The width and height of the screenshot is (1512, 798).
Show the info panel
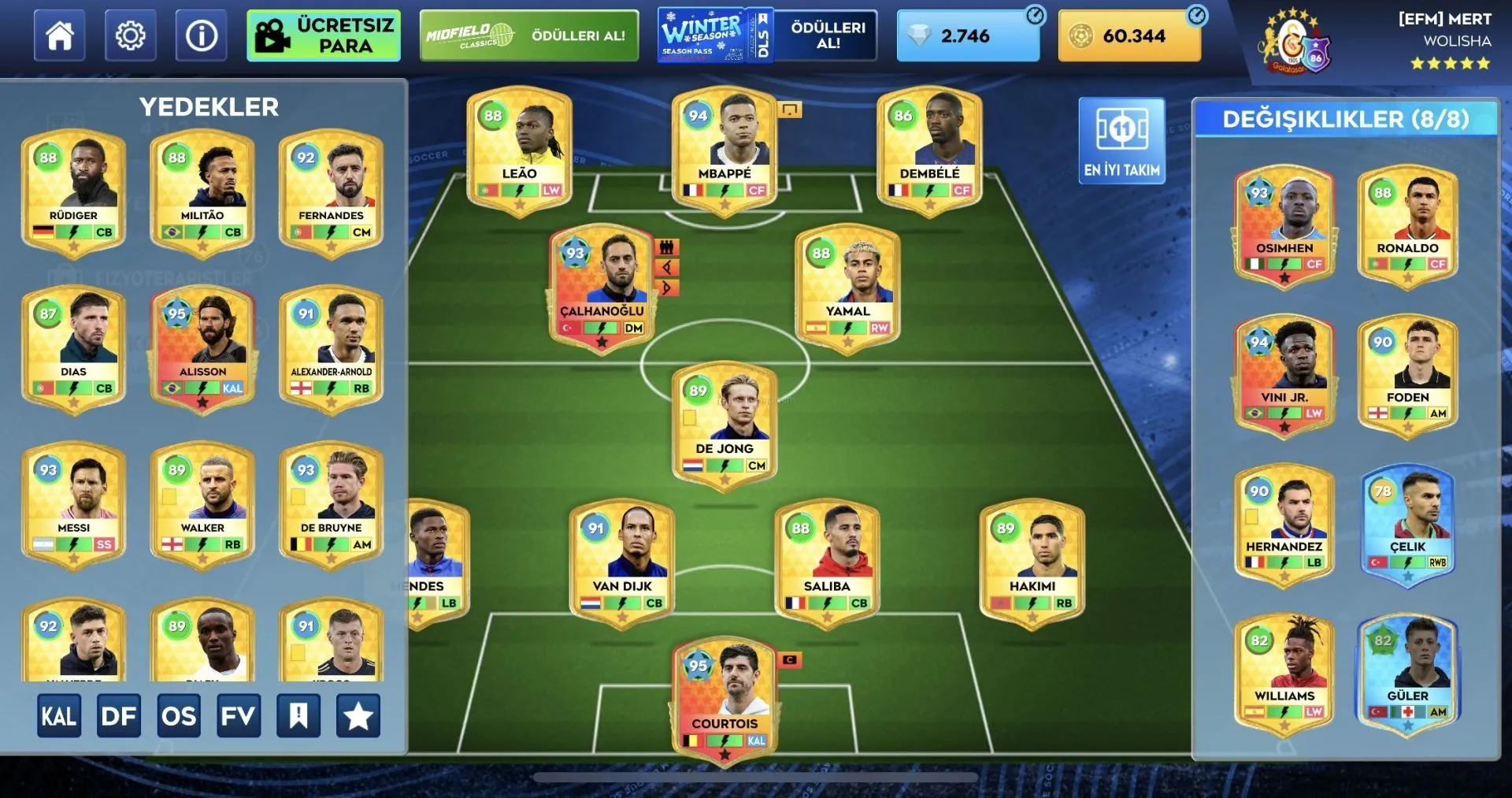[202, 36]
